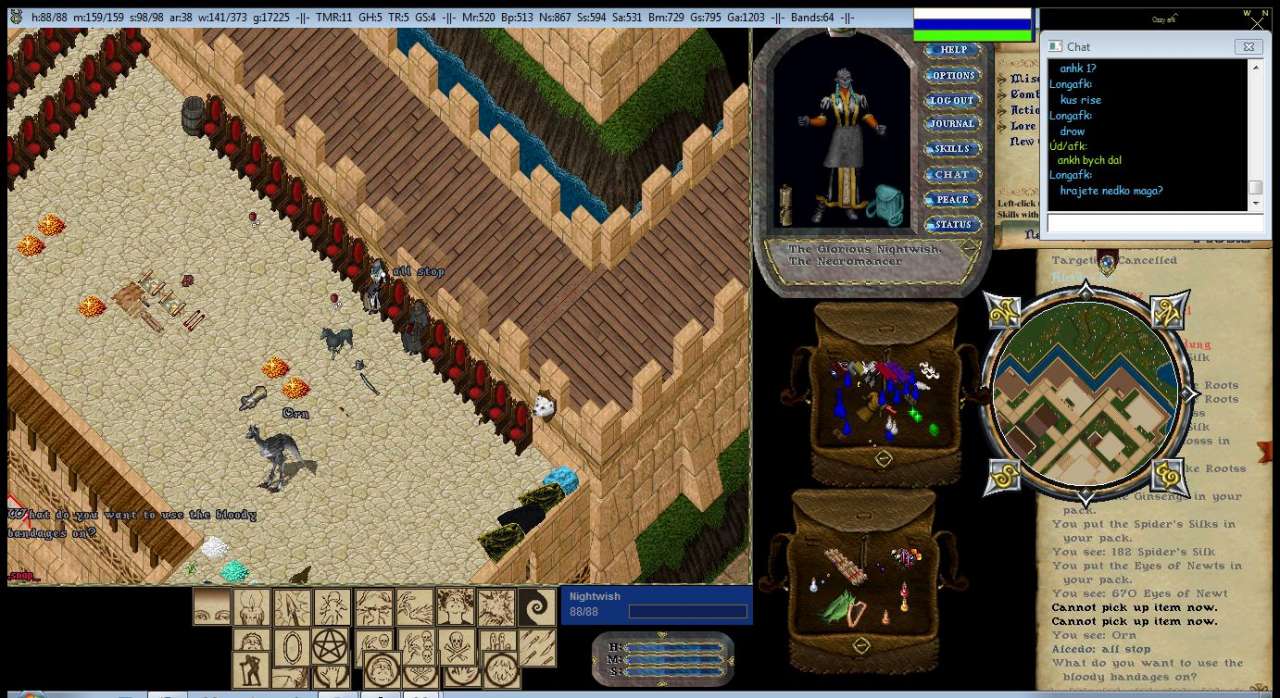Close the Chat window
This screenshot has width=1280, height=698.
[1247, 46]
